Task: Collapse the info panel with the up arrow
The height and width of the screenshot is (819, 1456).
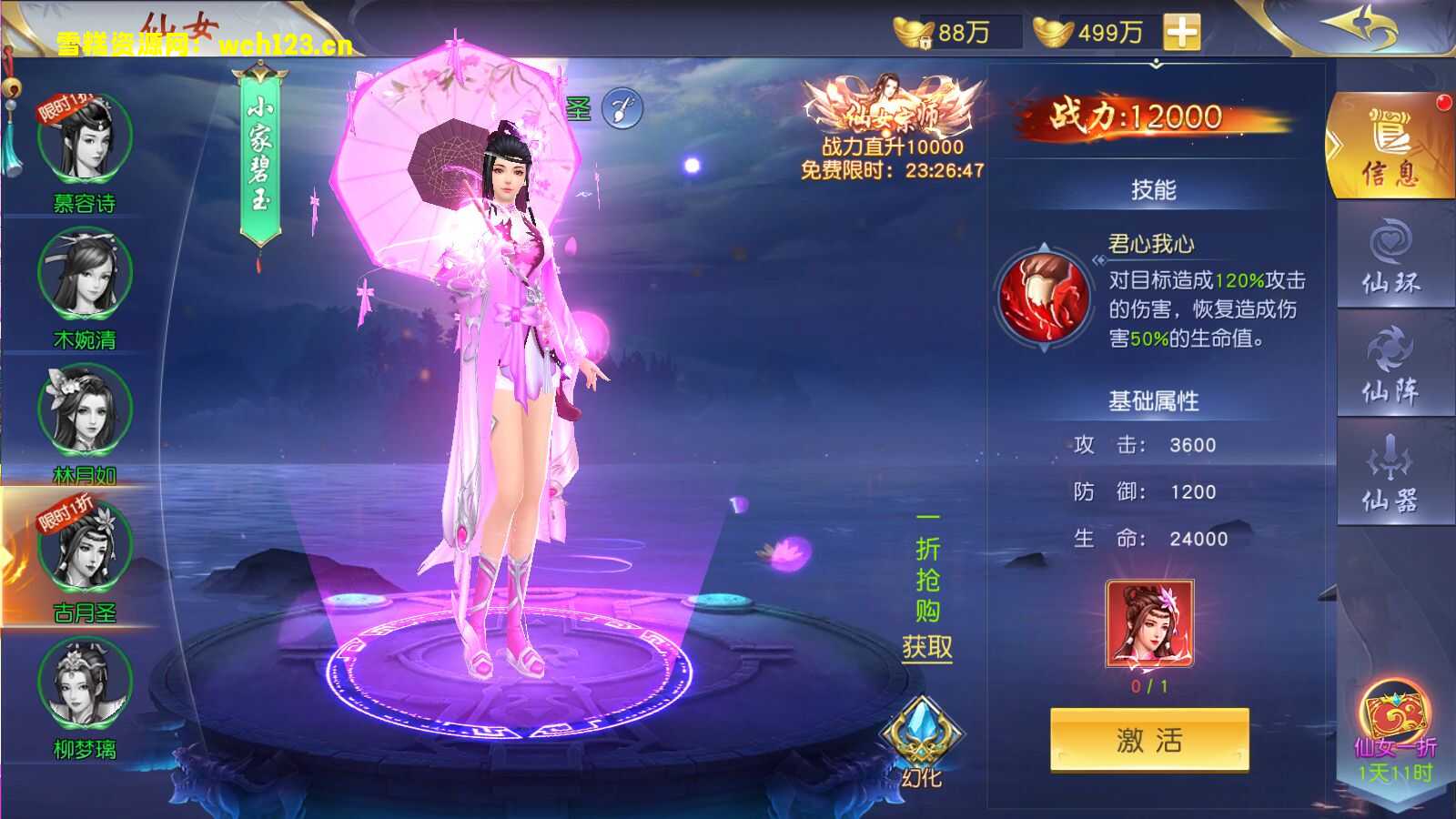Action: (x=1156, y=64)
